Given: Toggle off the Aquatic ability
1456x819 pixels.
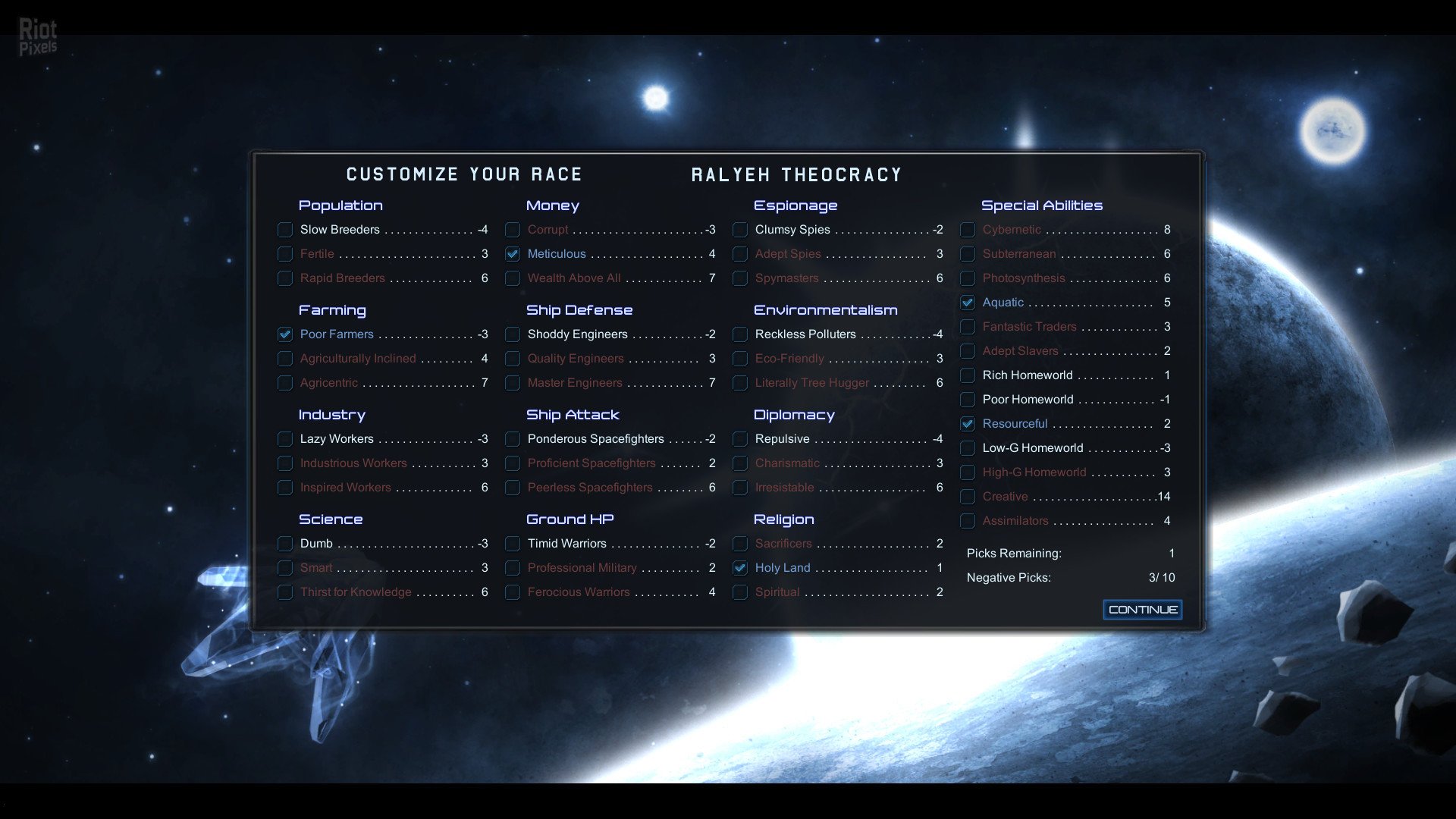Looking at the screenshot, I should (968, 303).
